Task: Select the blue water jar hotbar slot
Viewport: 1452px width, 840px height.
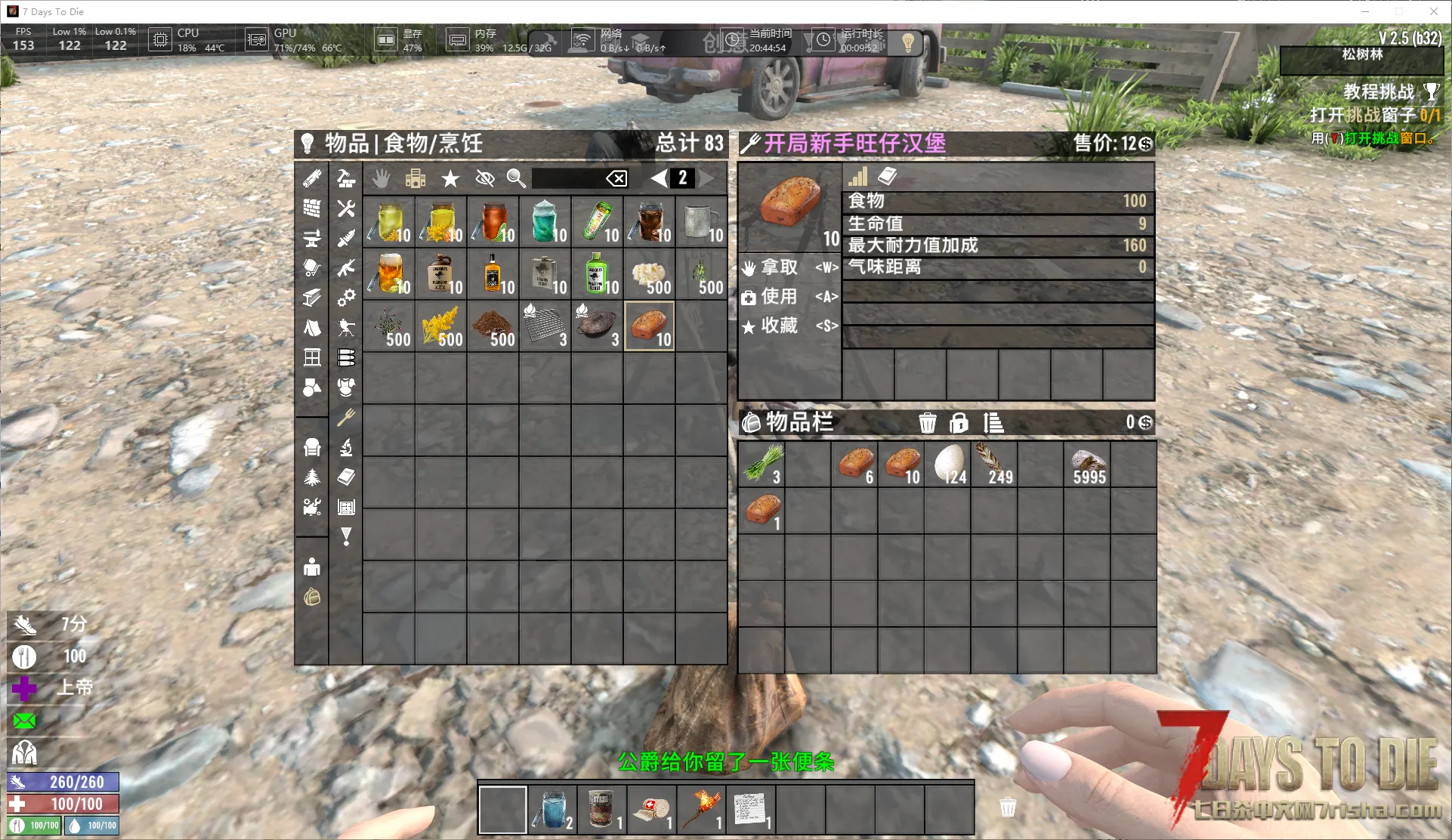Action: [552, 810]
